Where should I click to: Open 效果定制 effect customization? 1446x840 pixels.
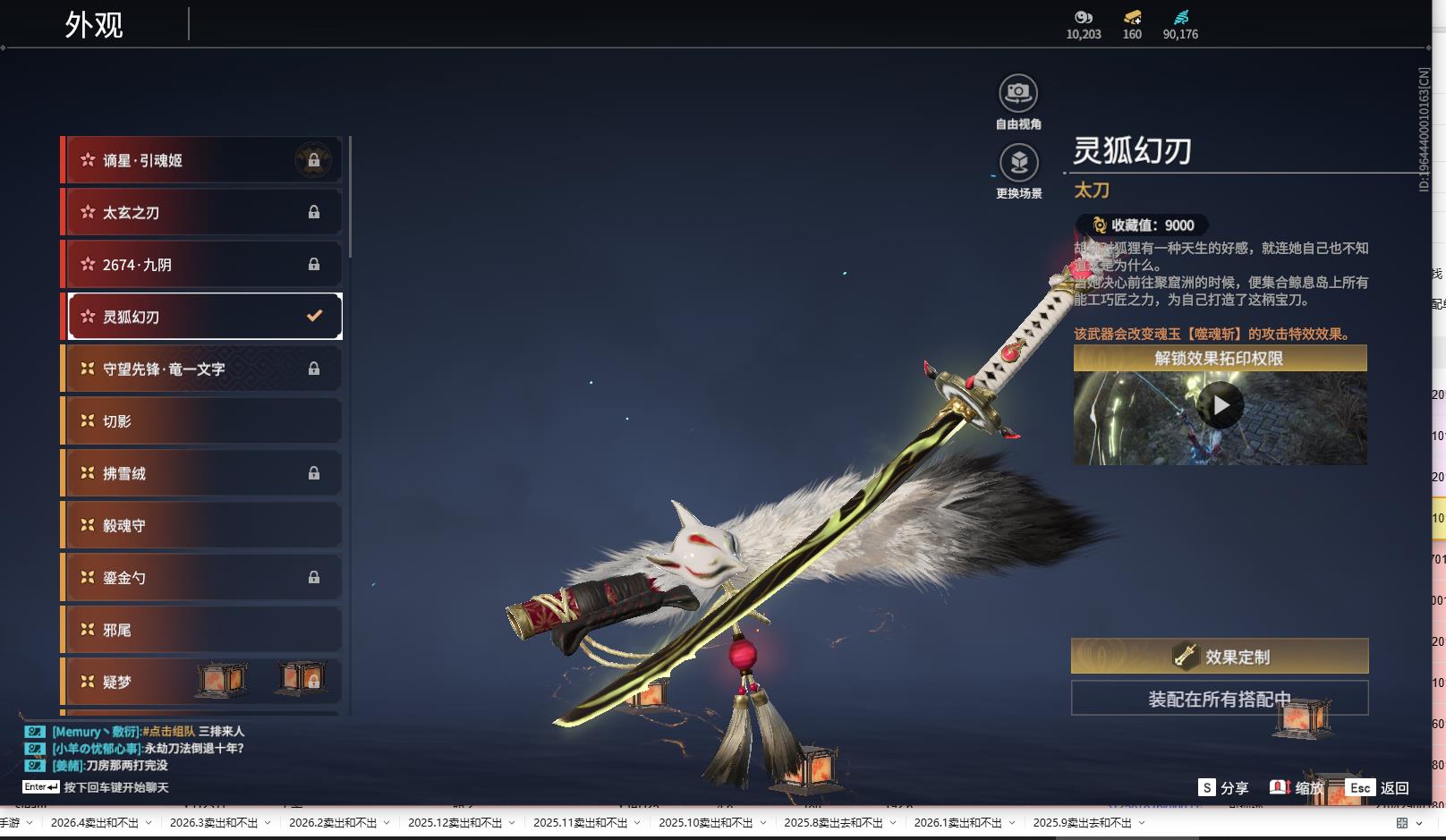pyautogui.click(x=1220, y=657)
